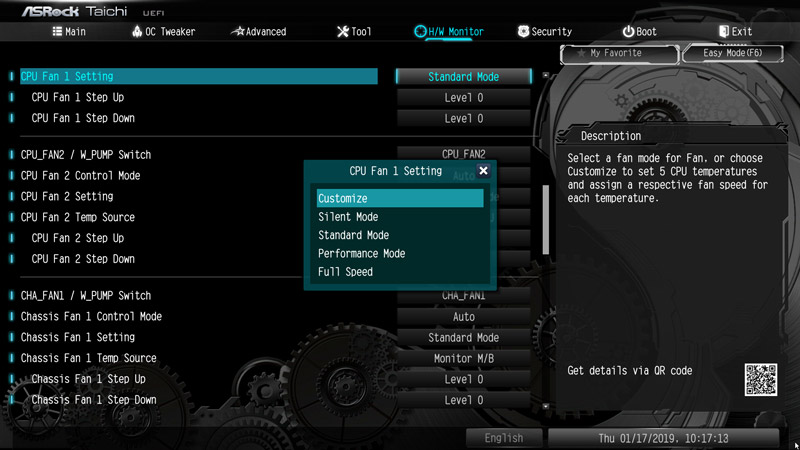Switch to the Main tab
This screenshot has height=450, width=800.
pos(69,32)
